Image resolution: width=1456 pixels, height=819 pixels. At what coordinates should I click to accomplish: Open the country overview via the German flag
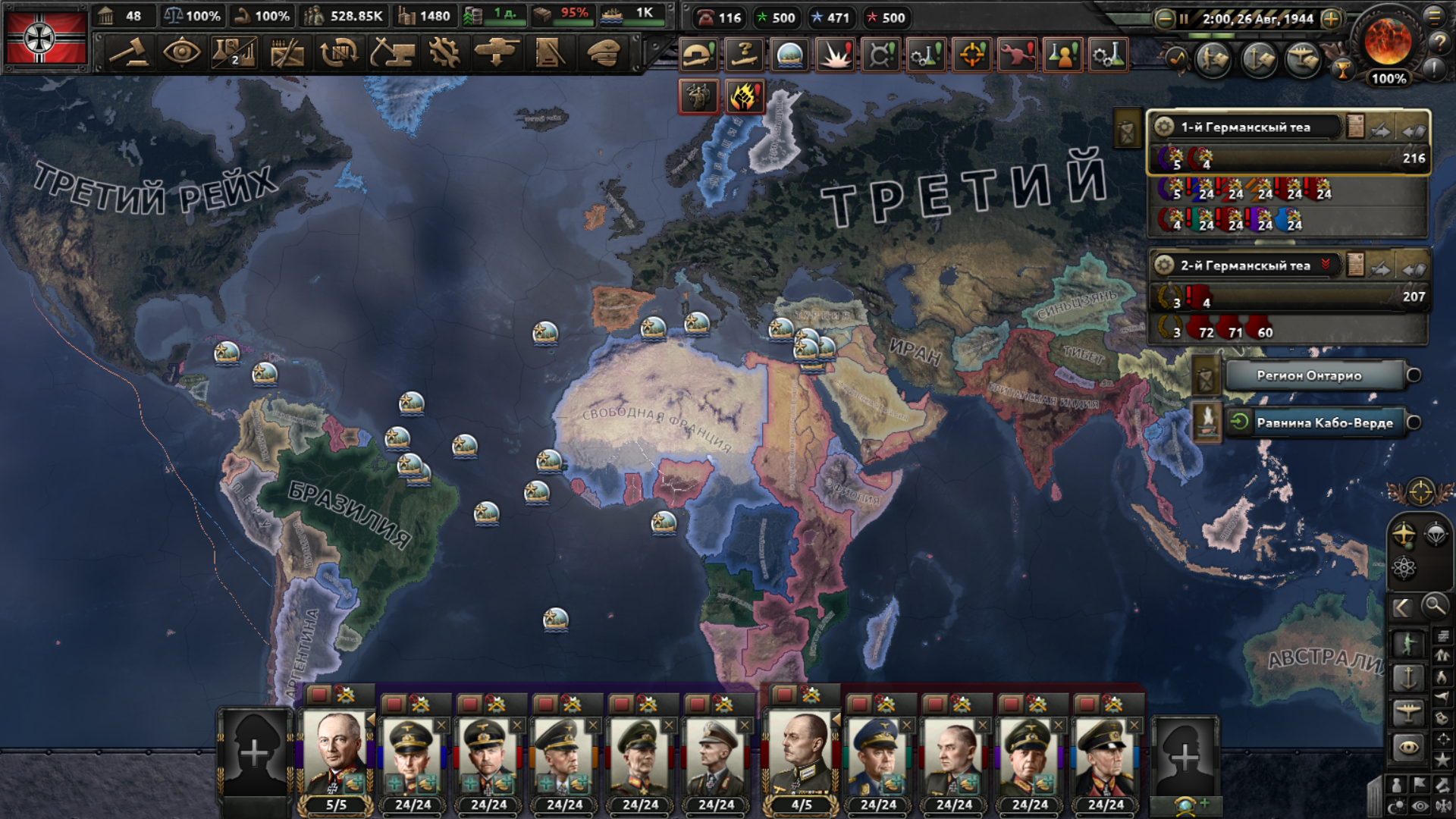45,38
